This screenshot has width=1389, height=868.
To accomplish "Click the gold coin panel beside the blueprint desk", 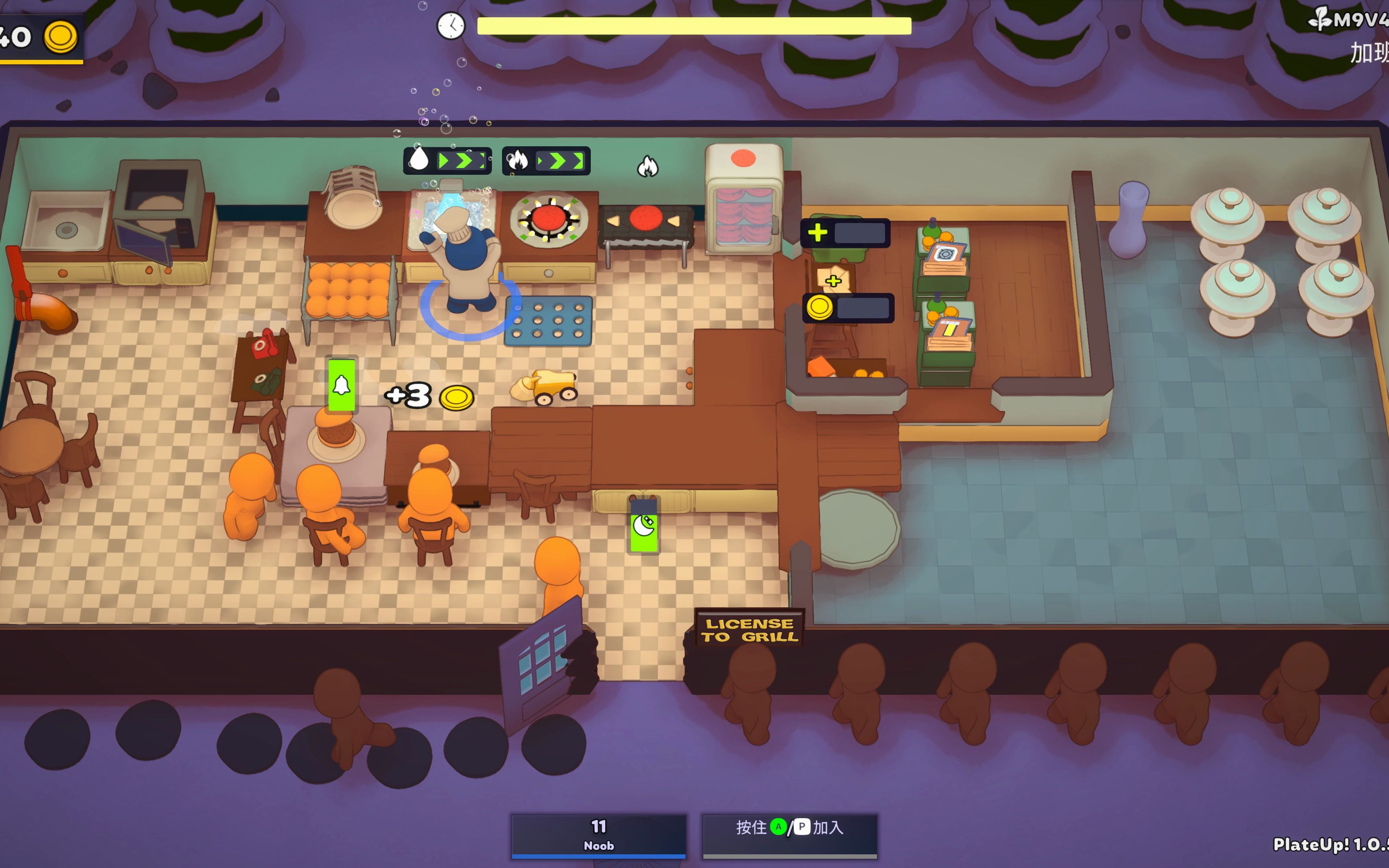I will (848, 308).
